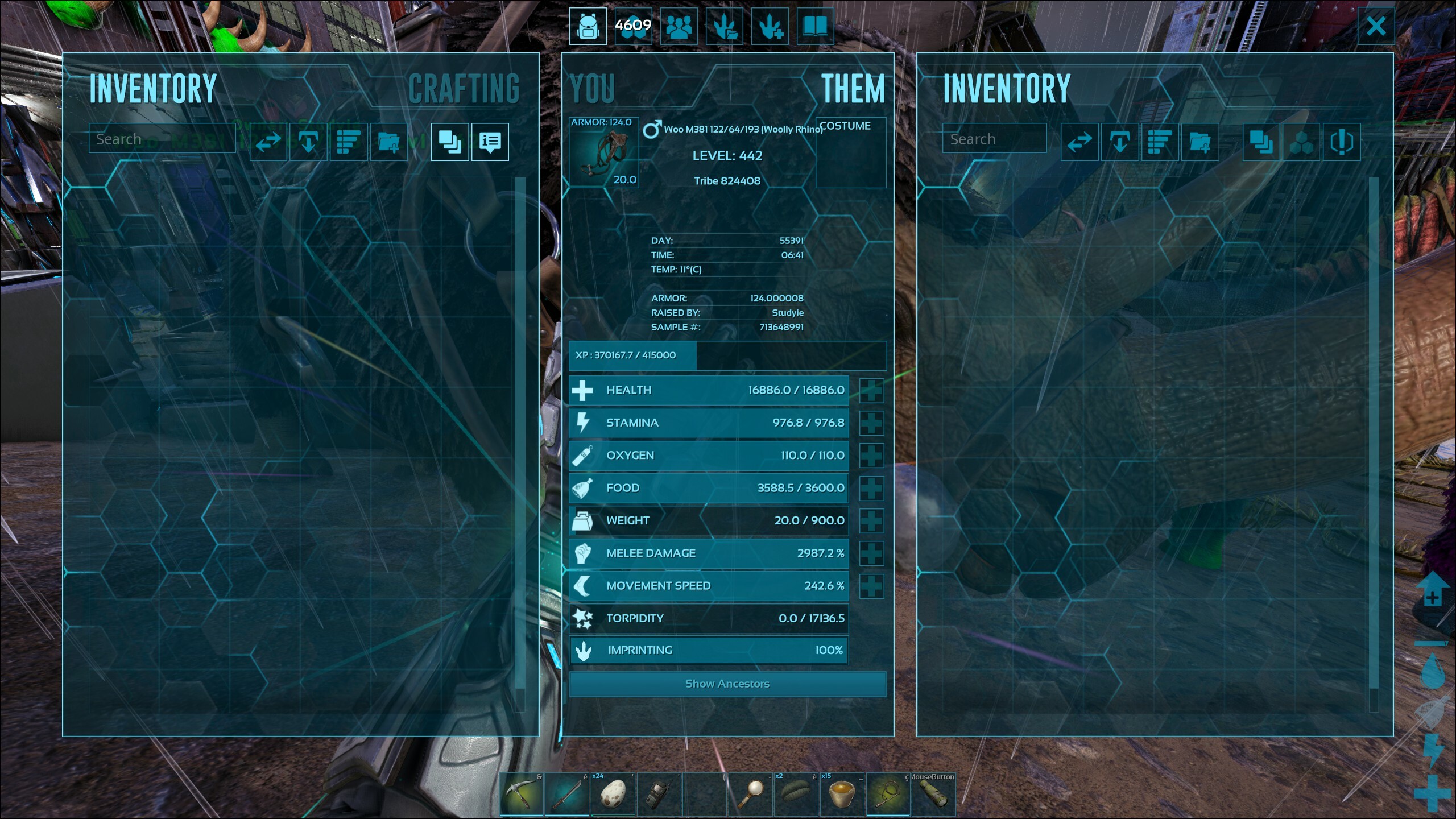This screenshot has height=819, width=1456.
Task: Click Show Ancestors button
Action: [727, 684]
